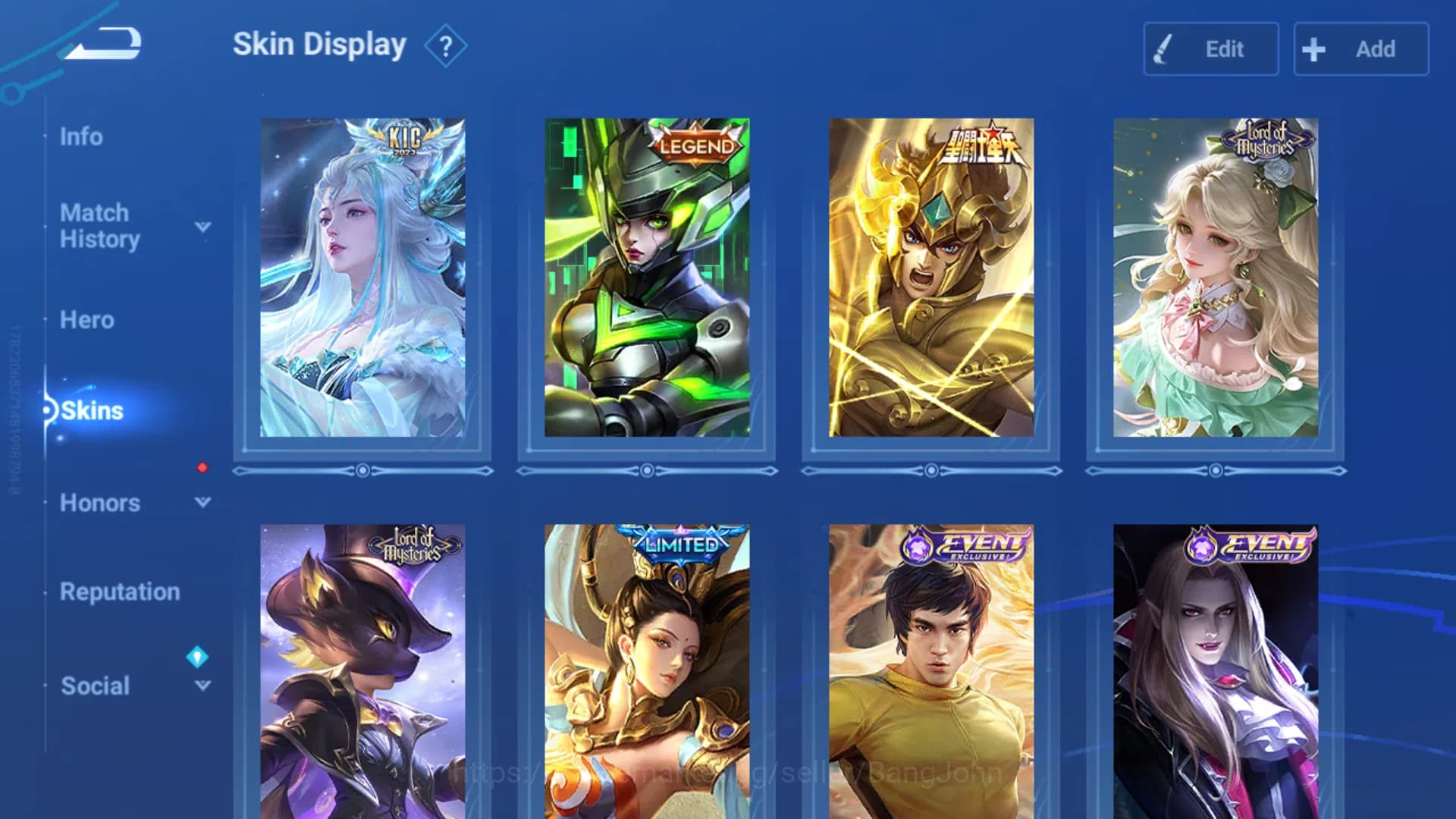The image size is (1456, 819).
Task: Open the question mark help icon beside Skin Display
Action: point(446,45)
